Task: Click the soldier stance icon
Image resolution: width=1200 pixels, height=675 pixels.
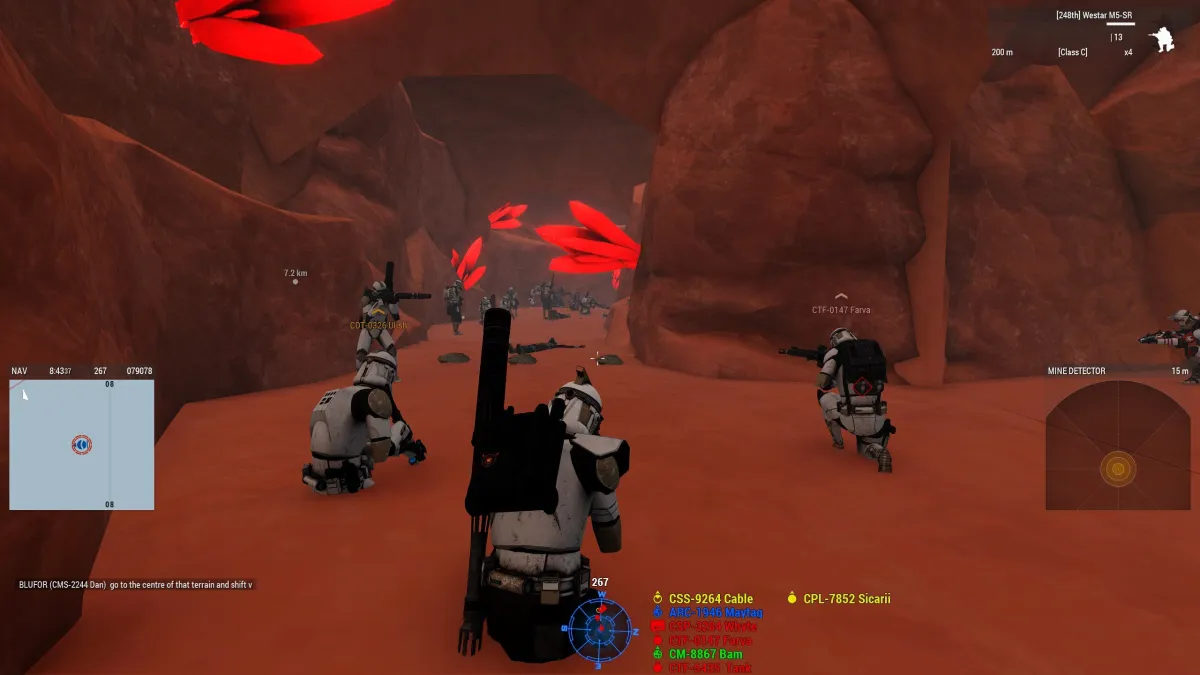Action: click(x=1162, y=40)
